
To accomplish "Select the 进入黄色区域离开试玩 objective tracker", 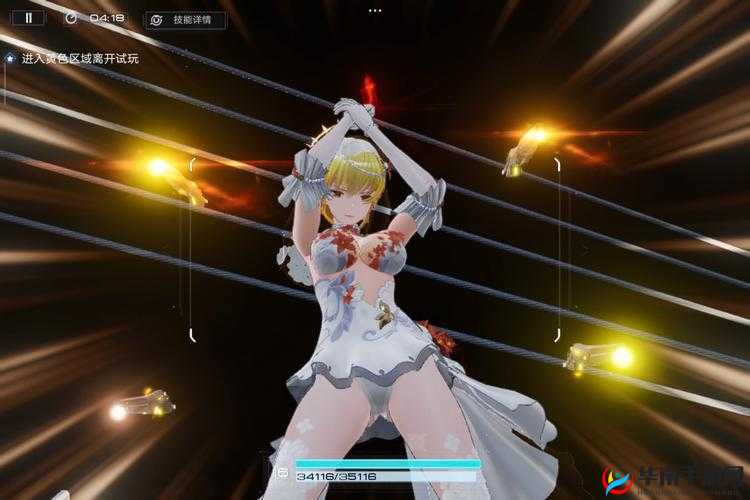I will click(x=78, y=58).
